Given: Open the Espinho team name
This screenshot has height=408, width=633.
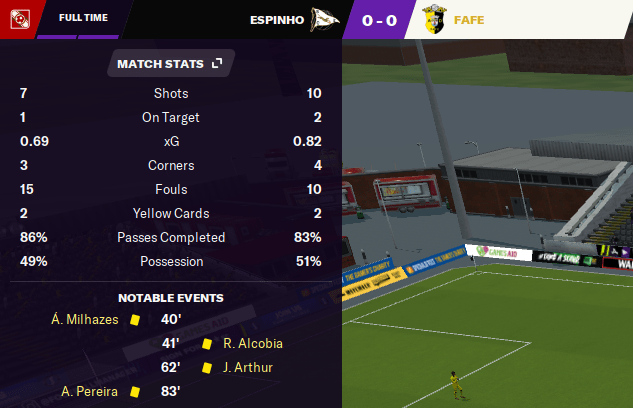Looking at the screenshot, I should click(x=276, y=19).
